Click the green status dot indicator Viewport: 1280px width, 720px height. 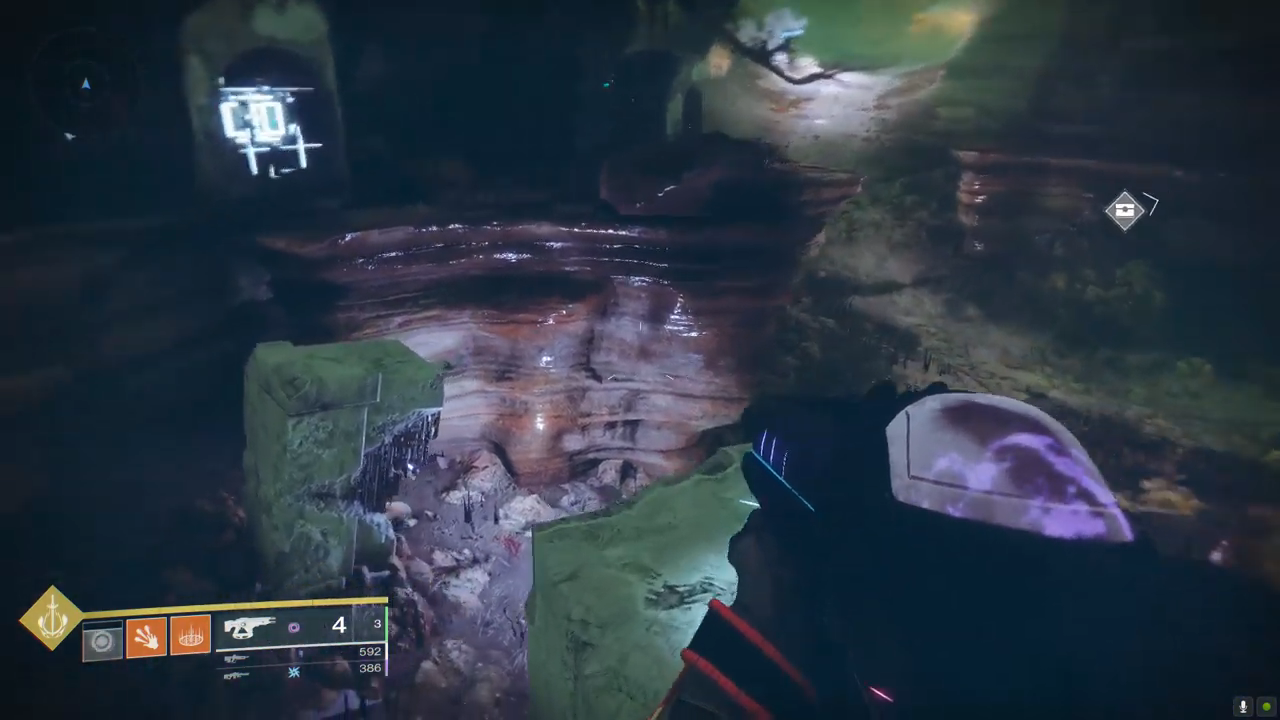(x=1266, y=706)
